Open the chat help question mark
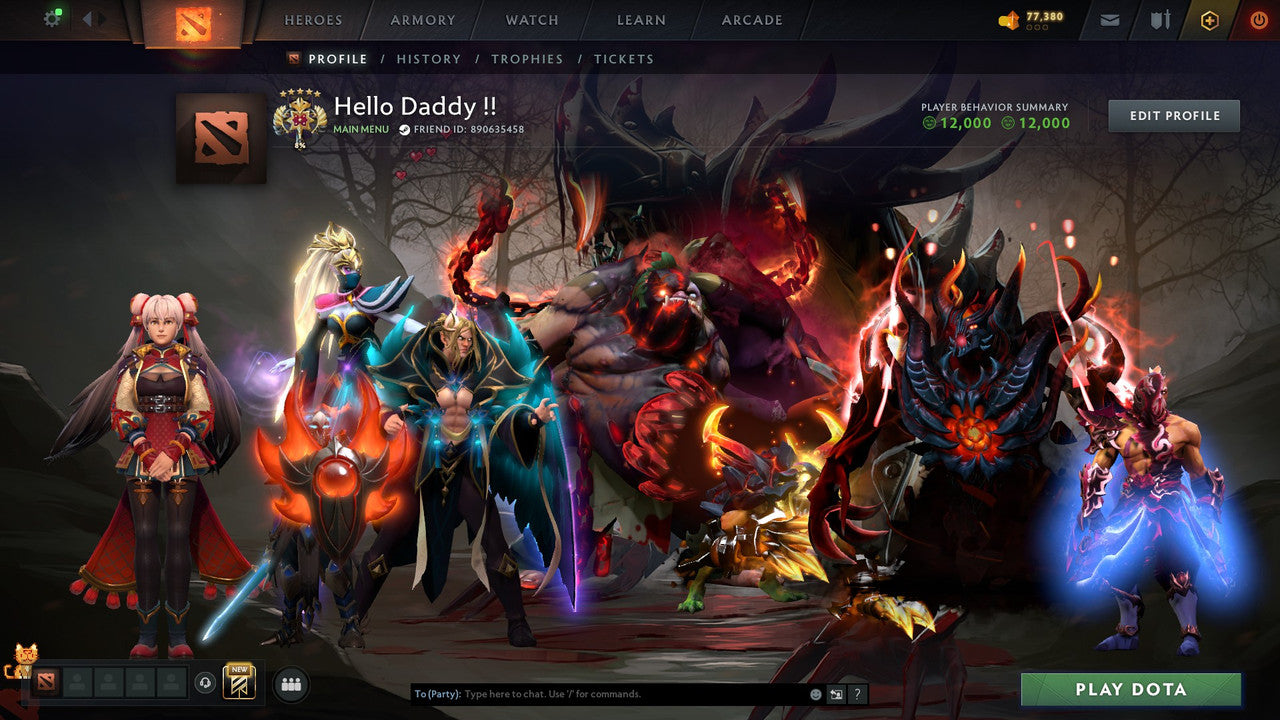Viewport: 1280px width, 720px height. [x=858, y=694]
